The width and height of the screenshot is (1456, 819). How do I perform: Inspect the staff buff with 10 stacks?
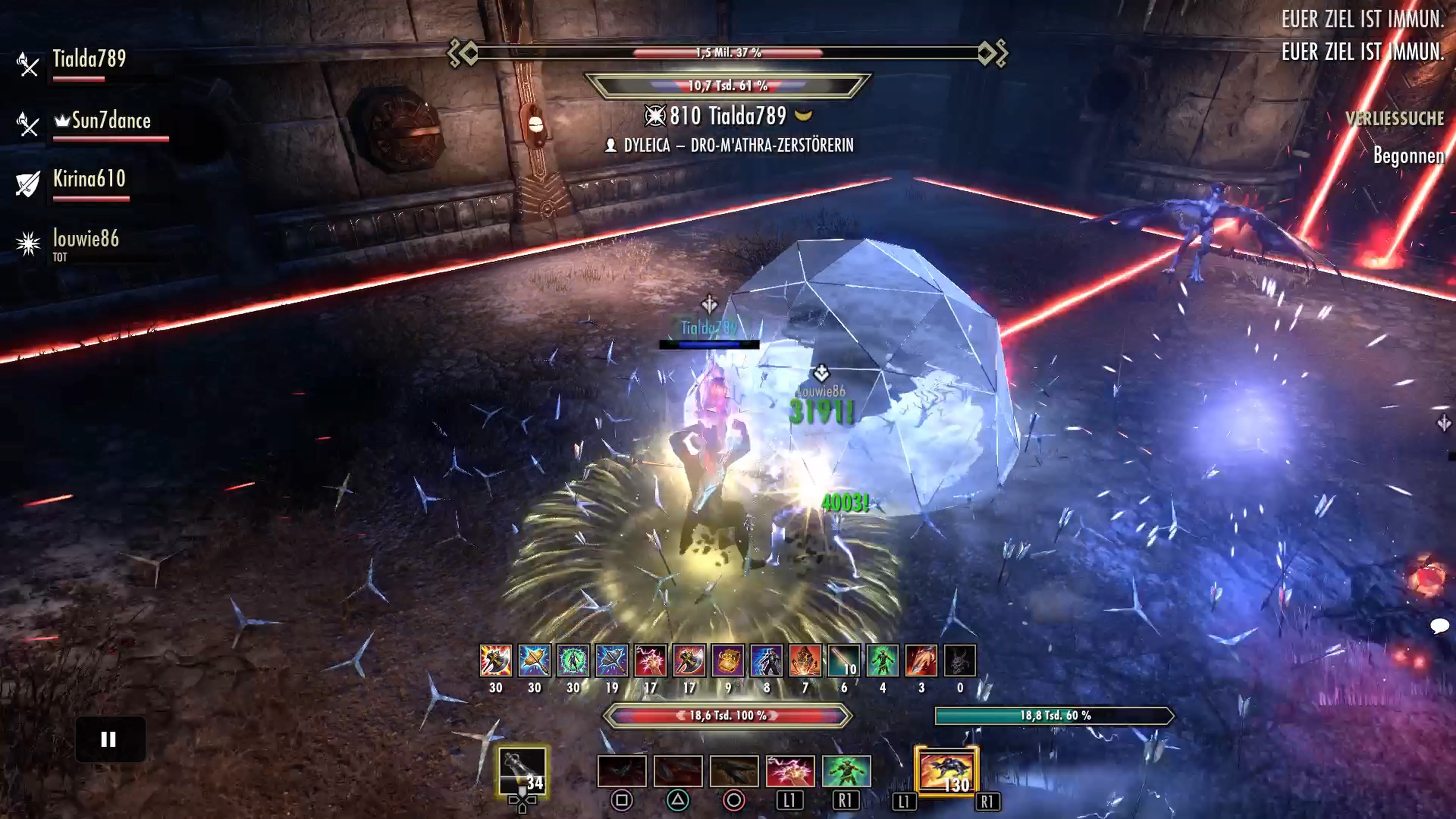tap(844, 660)
